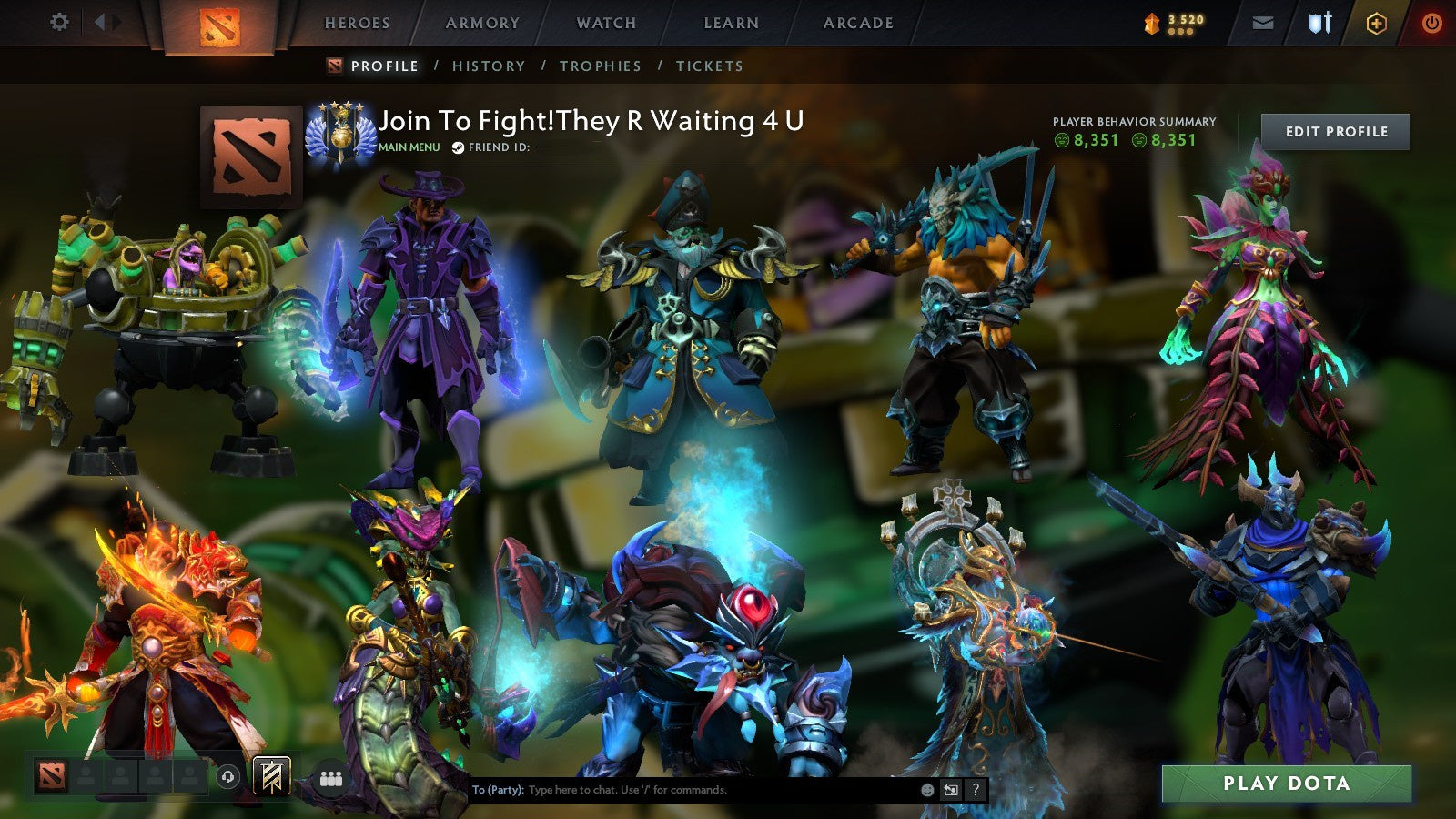Click the EDIT PROFILE button
This screenshot has height=819, width=1456.
[1334, 131]
